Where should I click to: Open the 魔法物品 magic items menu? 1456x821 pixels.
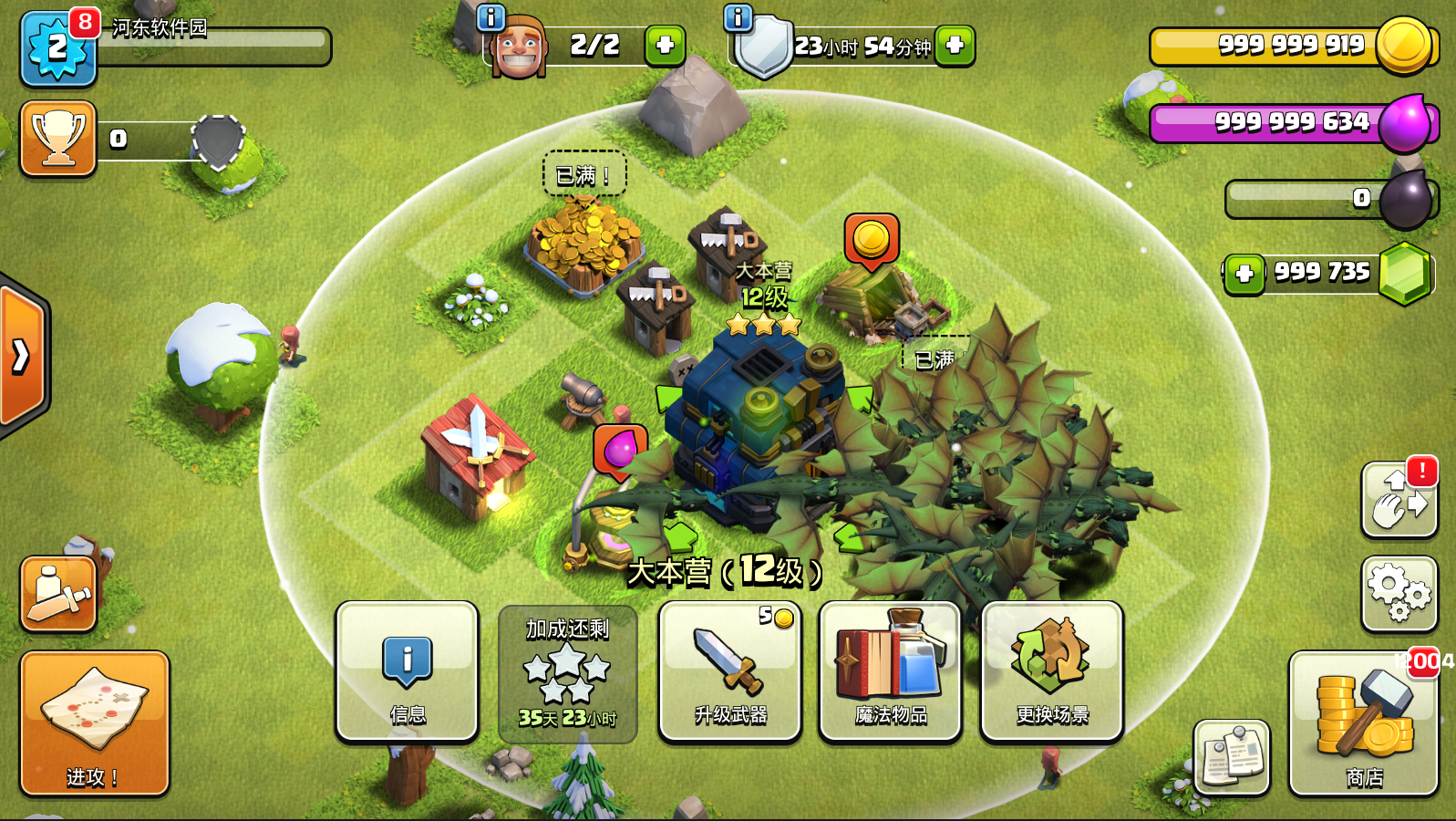point(890,671)
